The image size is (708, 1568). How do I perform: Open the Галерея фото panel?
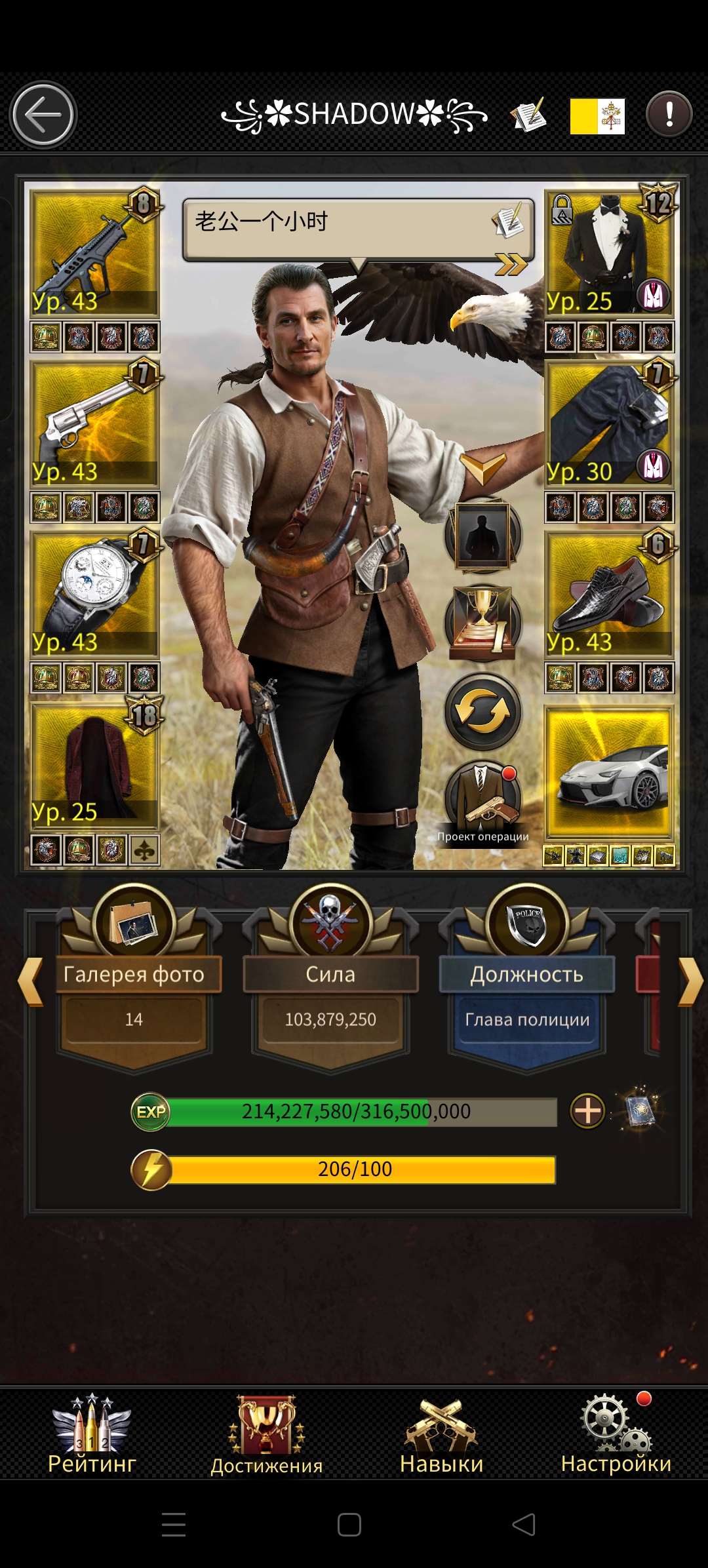coord(134,973)
